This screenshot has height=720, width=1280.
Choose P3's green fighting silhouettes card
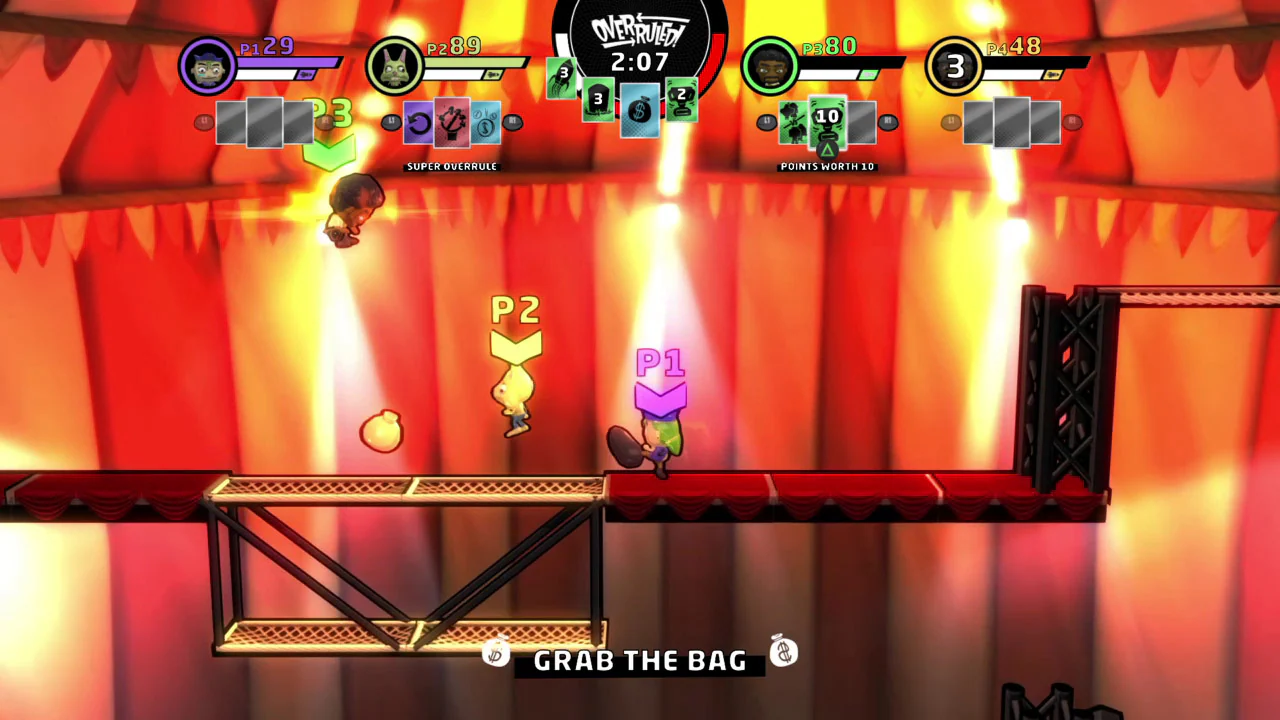coord(794,123)
